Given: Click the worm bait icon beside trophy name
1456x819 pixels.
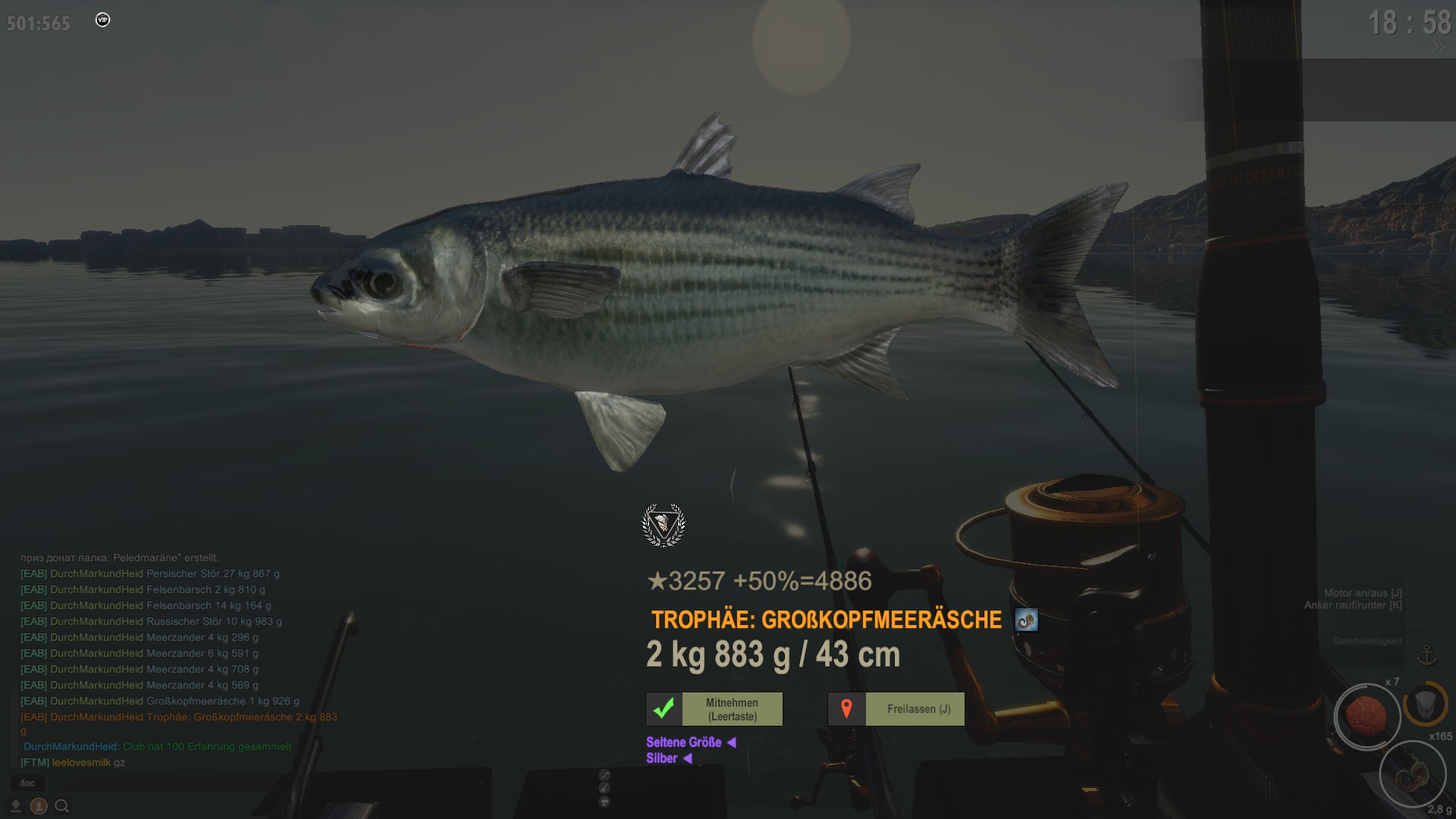Looking at the screenshot, I should (1026, 620).
